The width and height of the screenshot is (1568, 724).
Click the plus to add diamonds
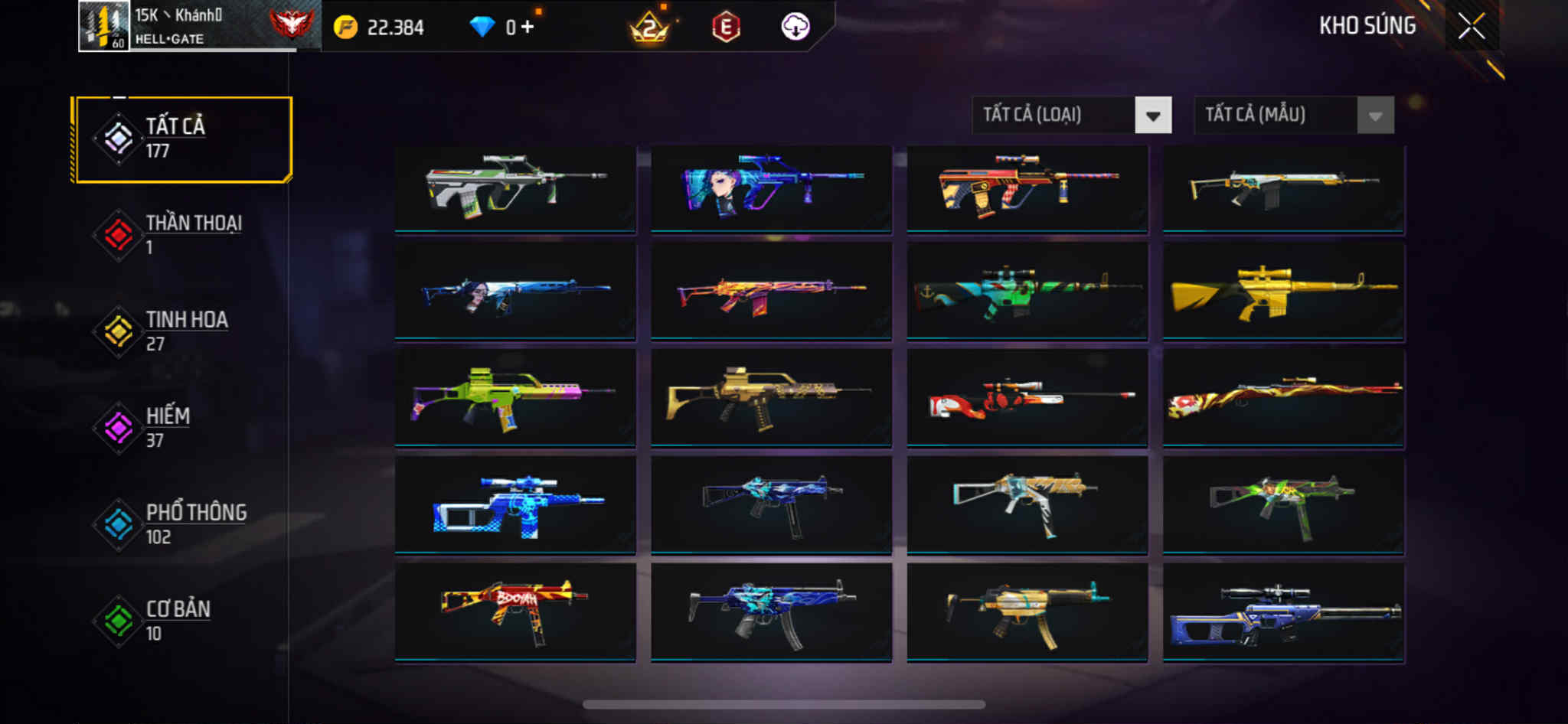528,28
